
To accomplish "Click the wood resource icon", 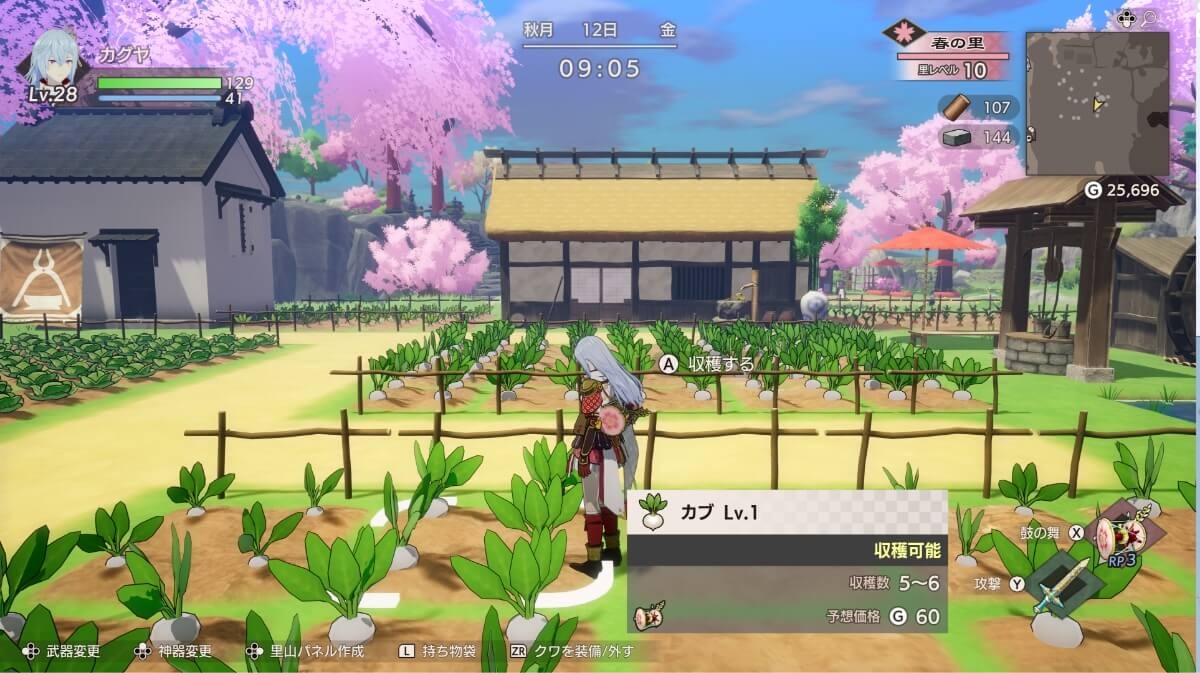I will tap(958, 107).
